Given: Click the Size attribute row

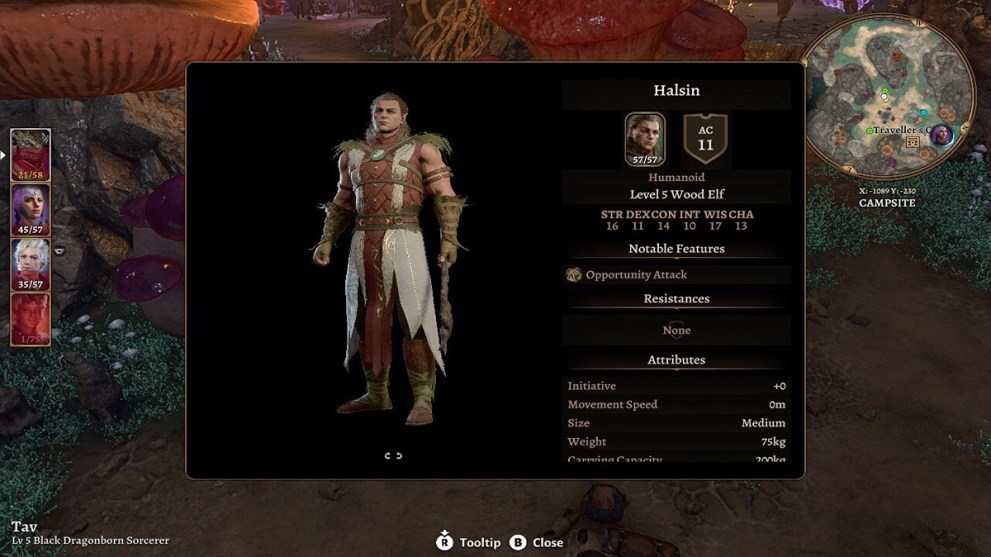Looking at the screenshot, I should click(x=676, y=423).
